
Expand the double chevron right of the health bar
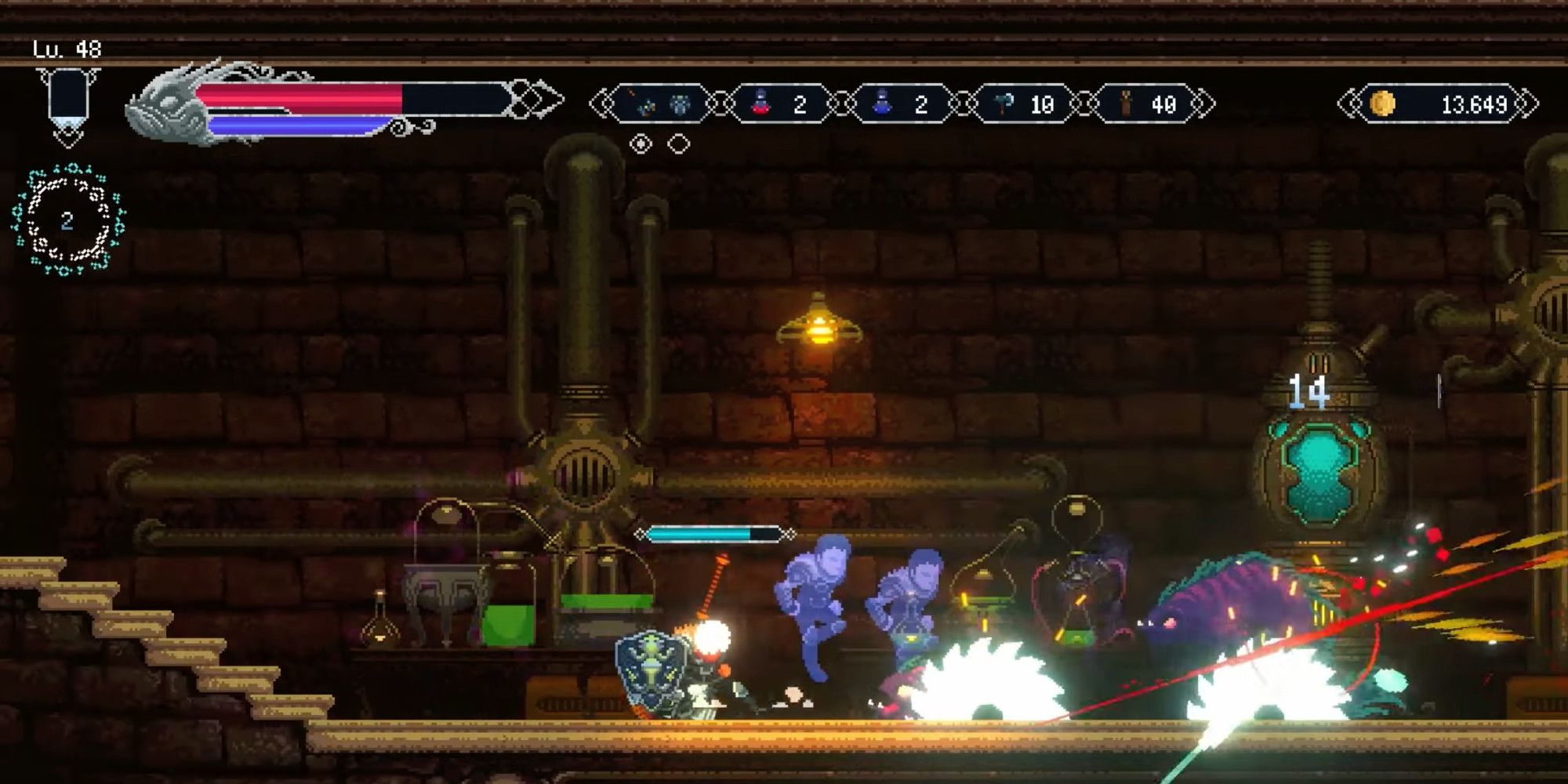tap(532, 96)
